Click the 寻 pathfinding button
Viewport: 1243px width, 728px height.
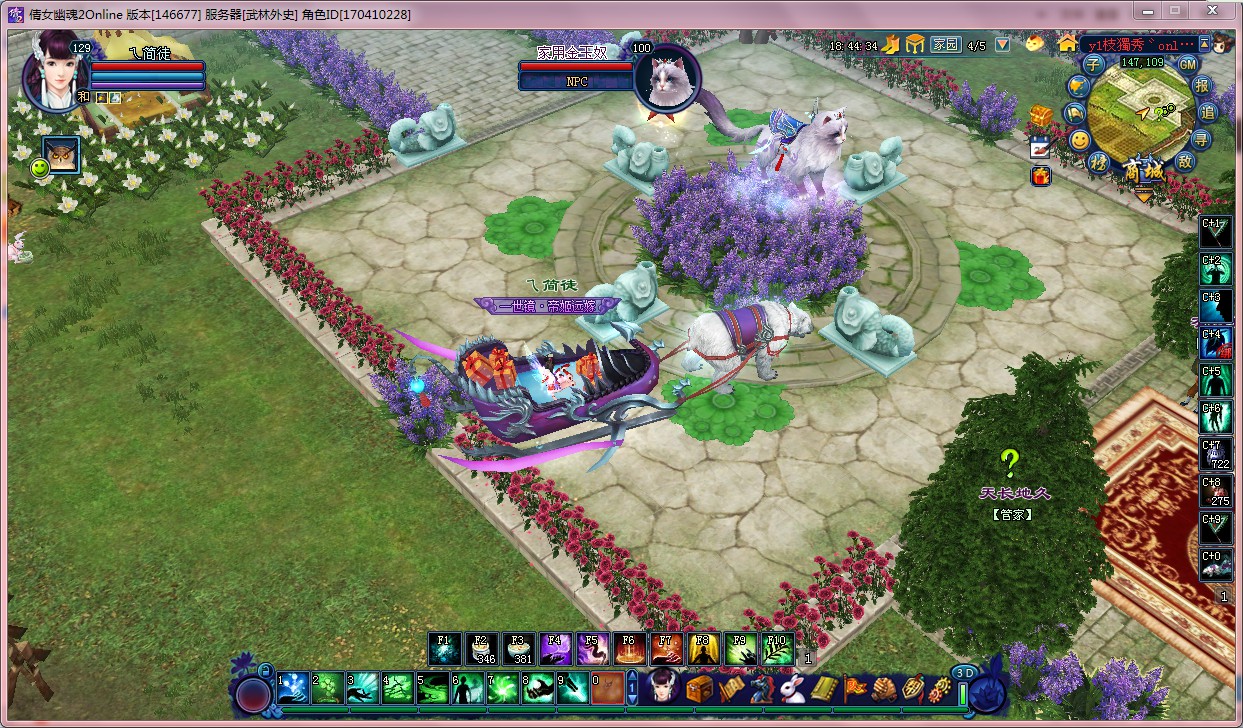[1201, 138]
